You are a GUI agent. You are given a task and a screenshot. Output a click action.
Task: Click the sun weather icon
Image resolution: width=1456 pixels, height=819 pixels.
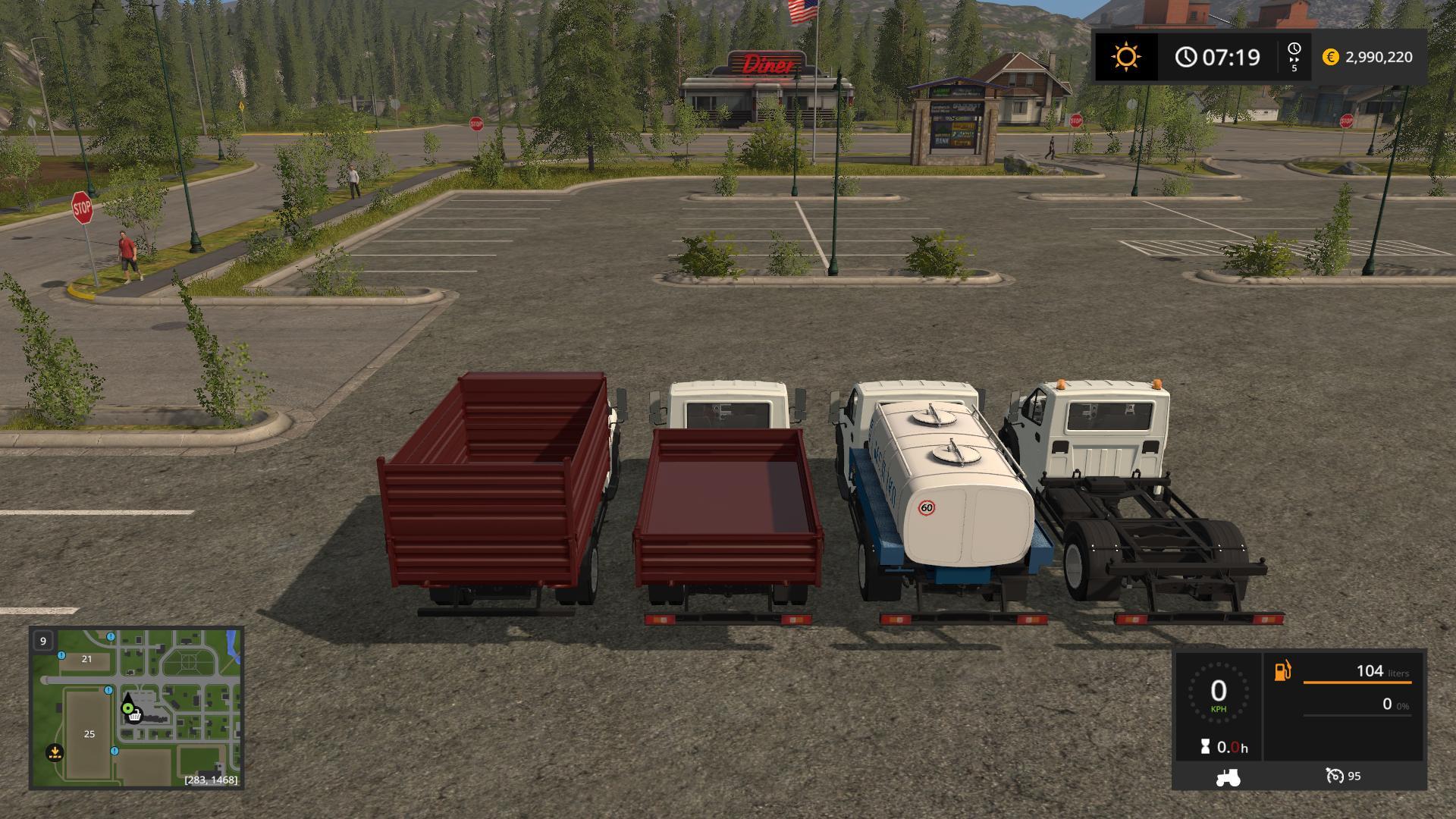pos(1126,57)
